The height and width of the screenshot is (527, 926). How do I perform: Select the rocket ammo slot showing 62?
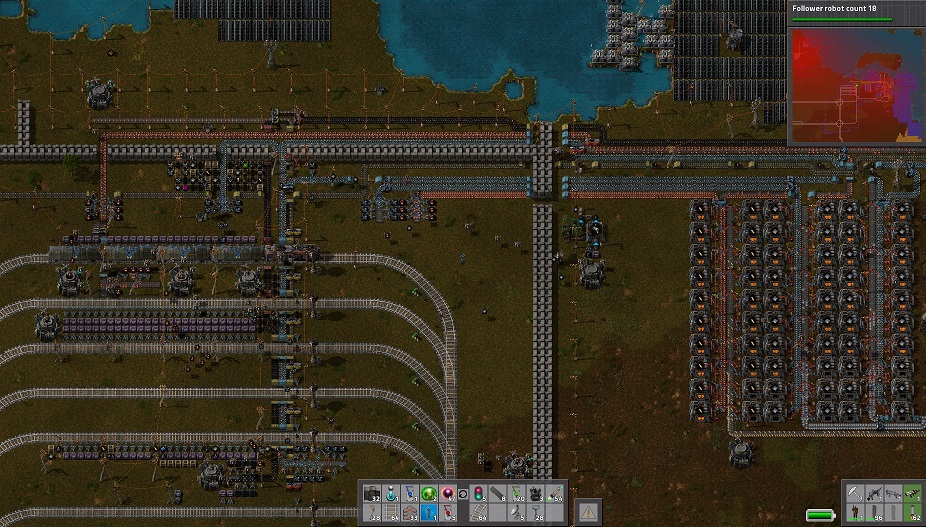point(913,513)
